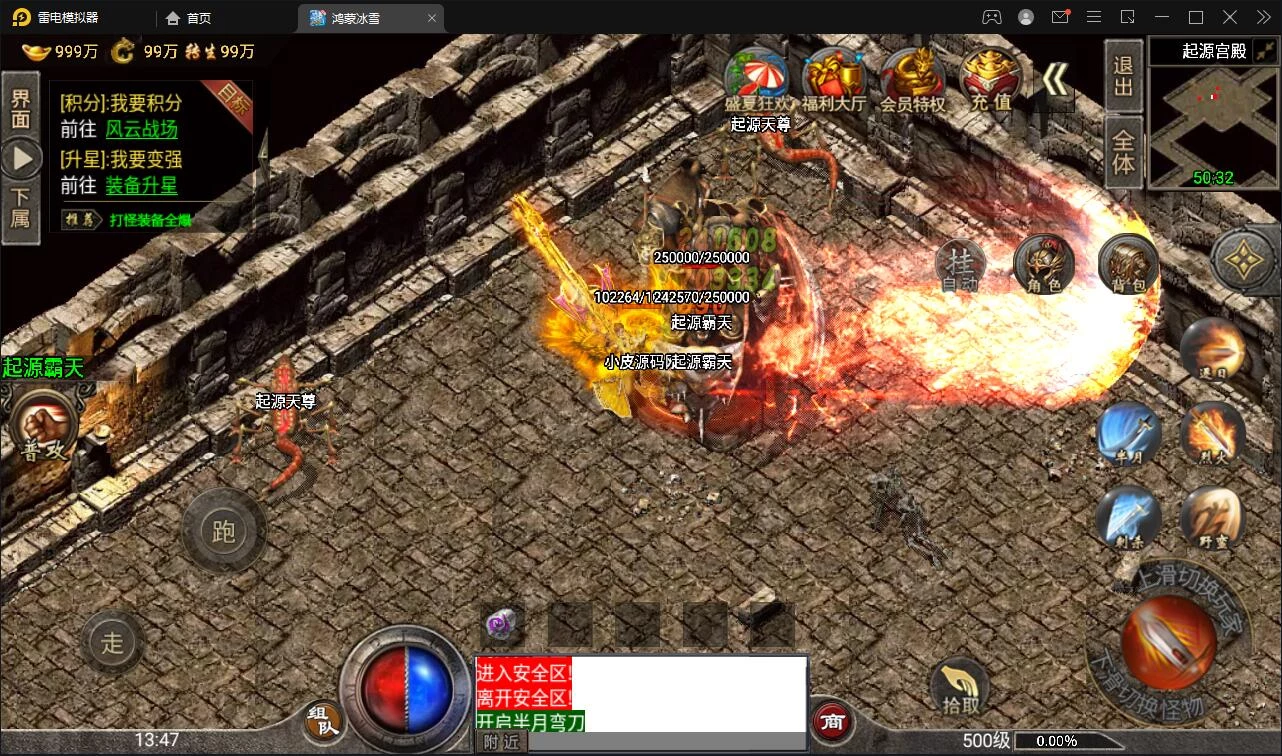
Task: Toggle 挂 auto-battle mode
Action: (960, 265)
